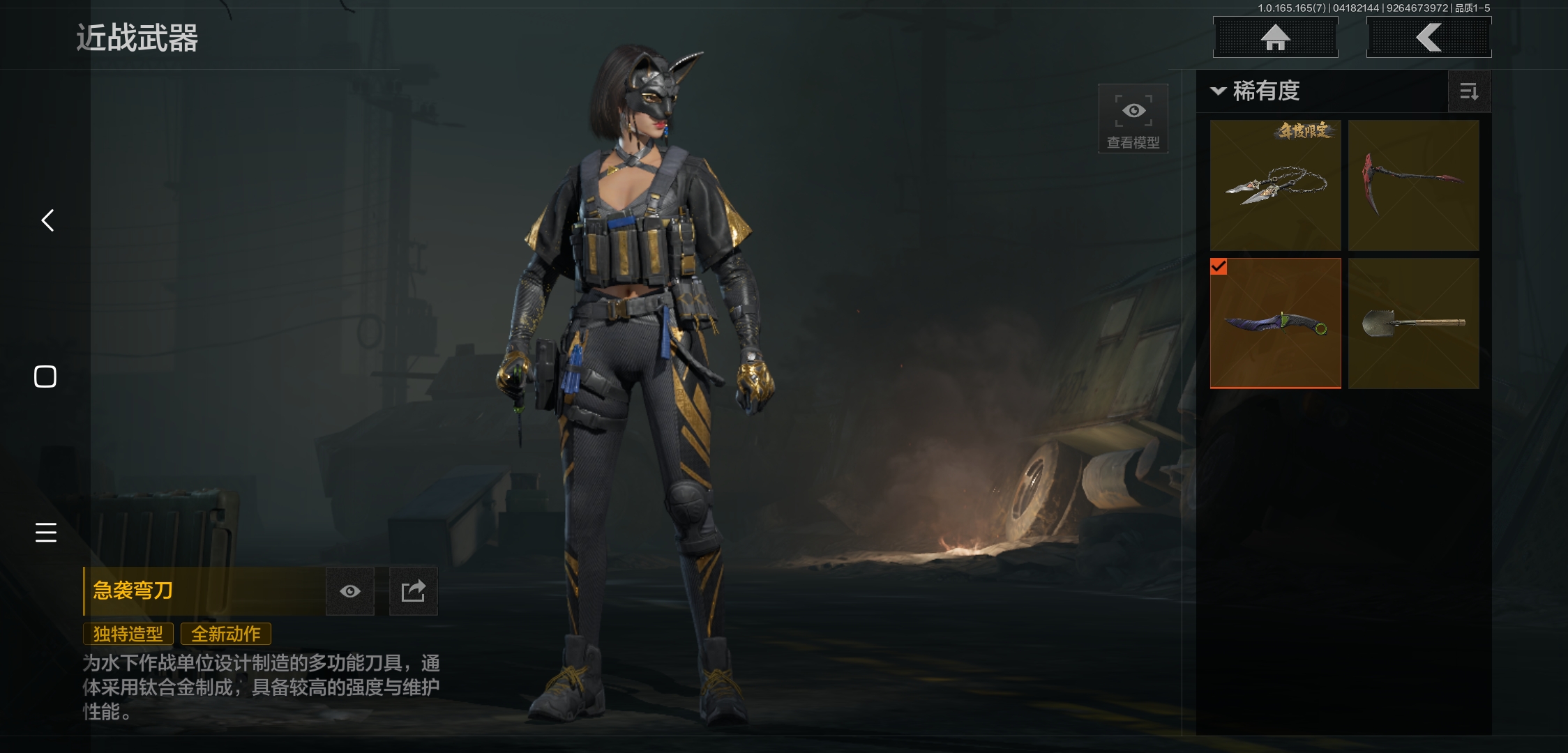Open the Android recent apps menu
The width and height of the screenshot is (1568, 753).
click(46, 532)
